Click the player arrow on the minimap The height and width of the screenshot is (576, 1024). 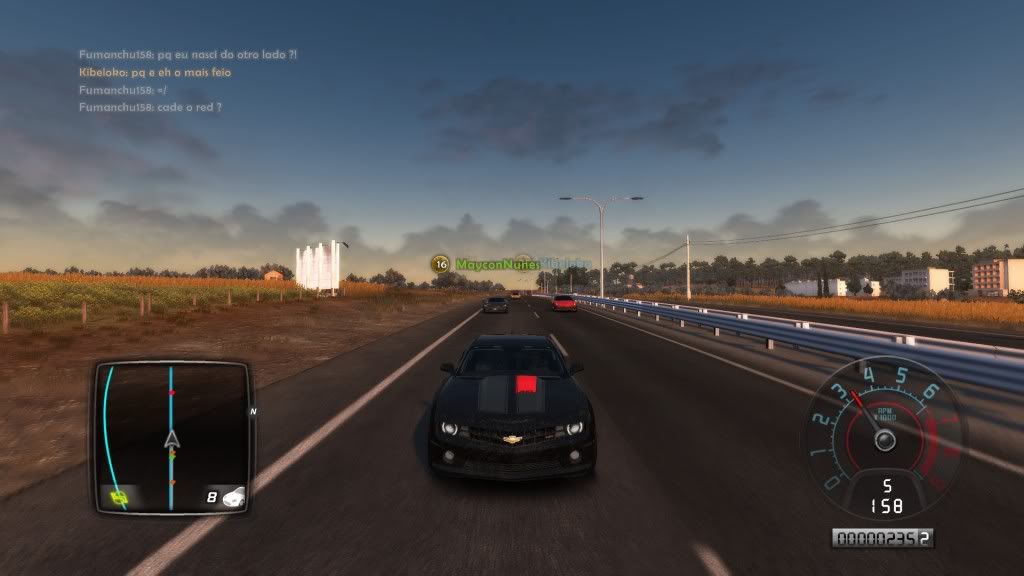point(172,440)
